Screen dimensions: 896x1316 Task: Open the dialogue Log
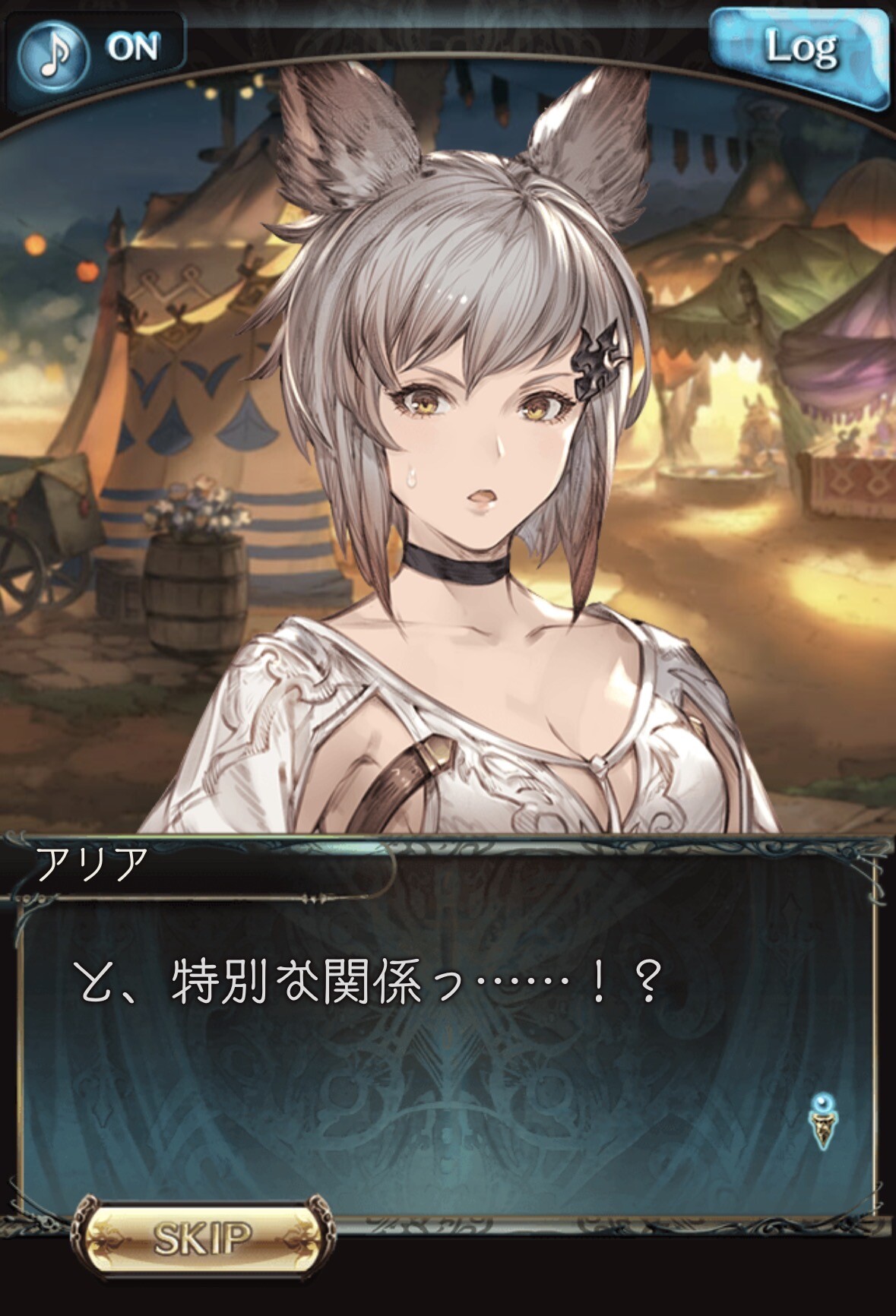[800, 52]
